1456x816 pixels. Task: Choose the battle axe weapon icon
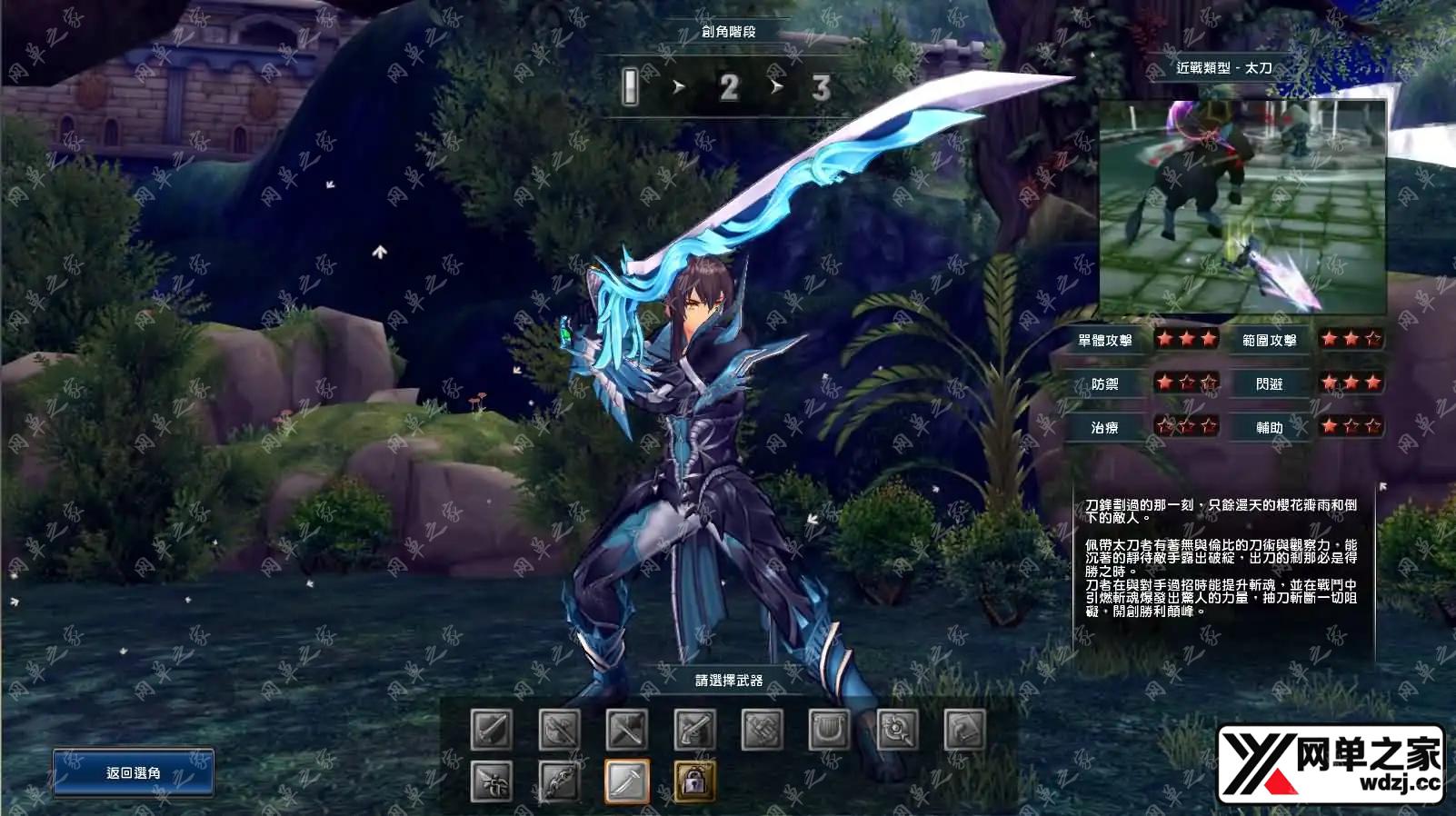[x=559, y=729]
